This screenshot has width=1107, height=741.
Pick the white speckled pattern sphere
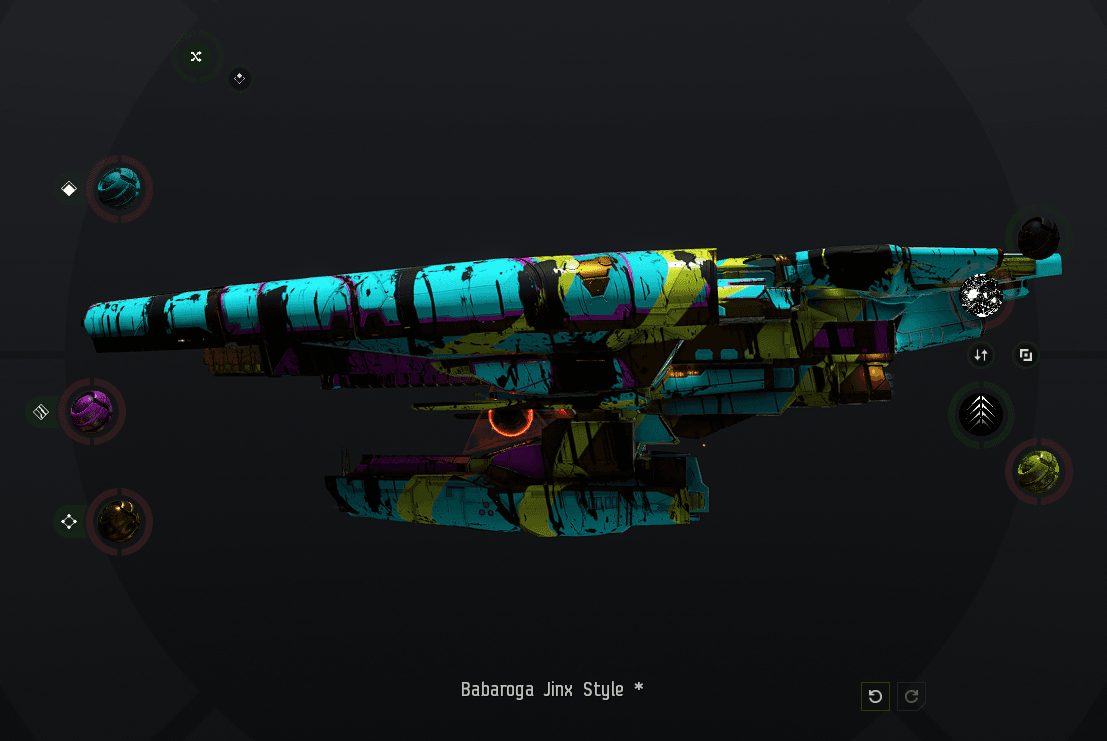coord(981,296)
